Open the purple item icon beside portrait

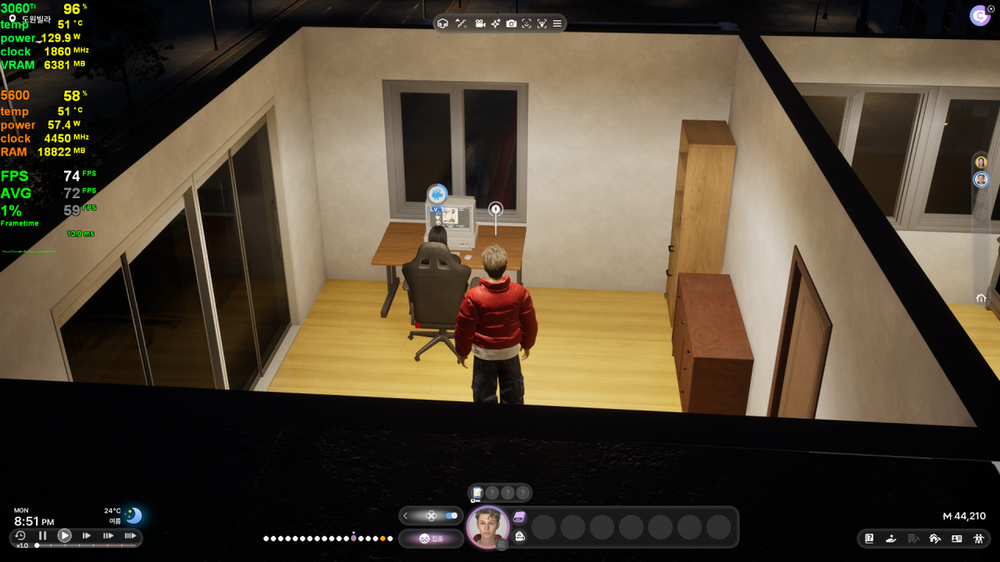pyautogui.click(x=519, y=517)
